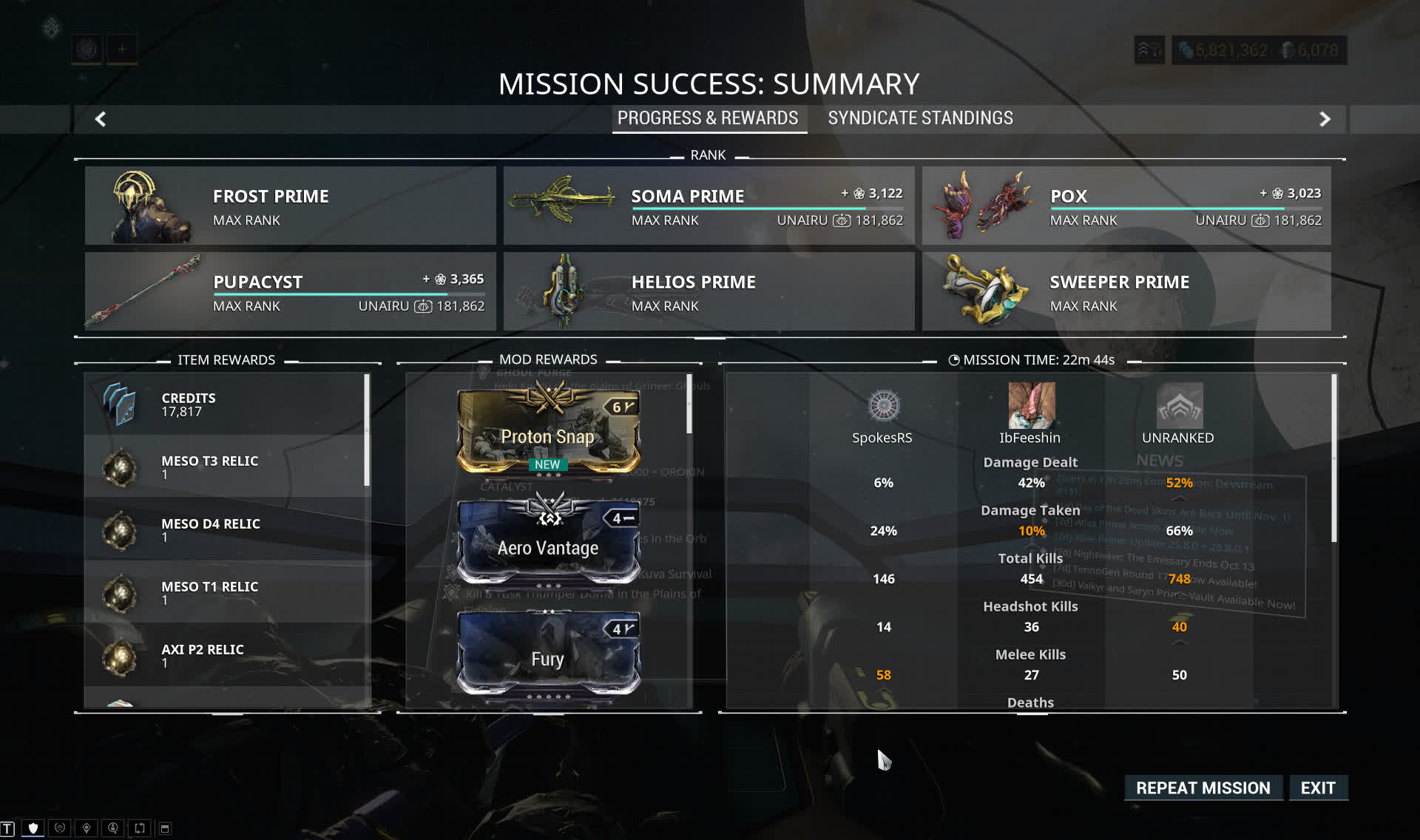Select the SpokesRS player icon

coord(883,405)
